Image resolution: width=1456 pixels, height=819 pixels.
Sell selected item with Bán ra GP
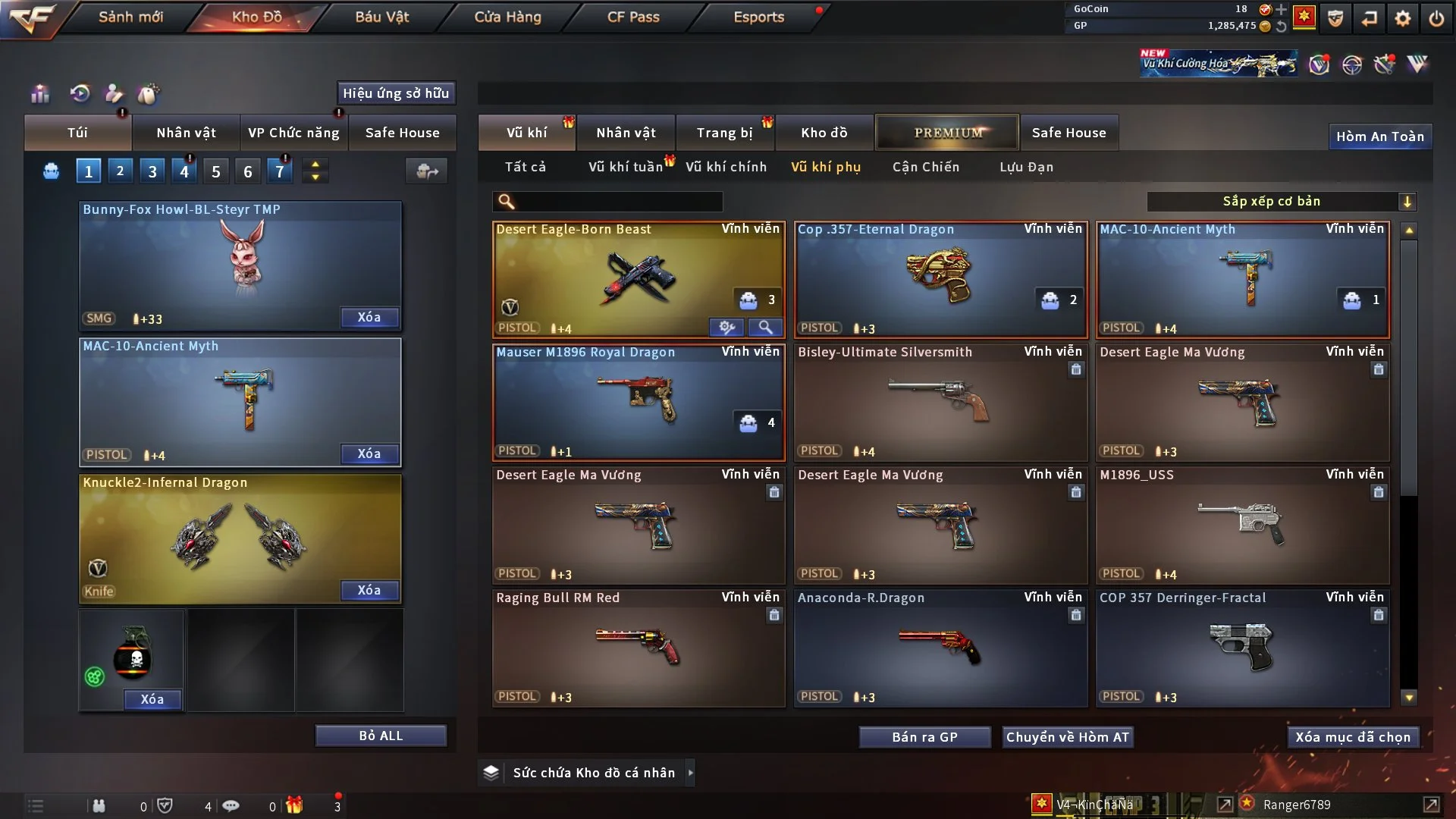click(924, 737)
